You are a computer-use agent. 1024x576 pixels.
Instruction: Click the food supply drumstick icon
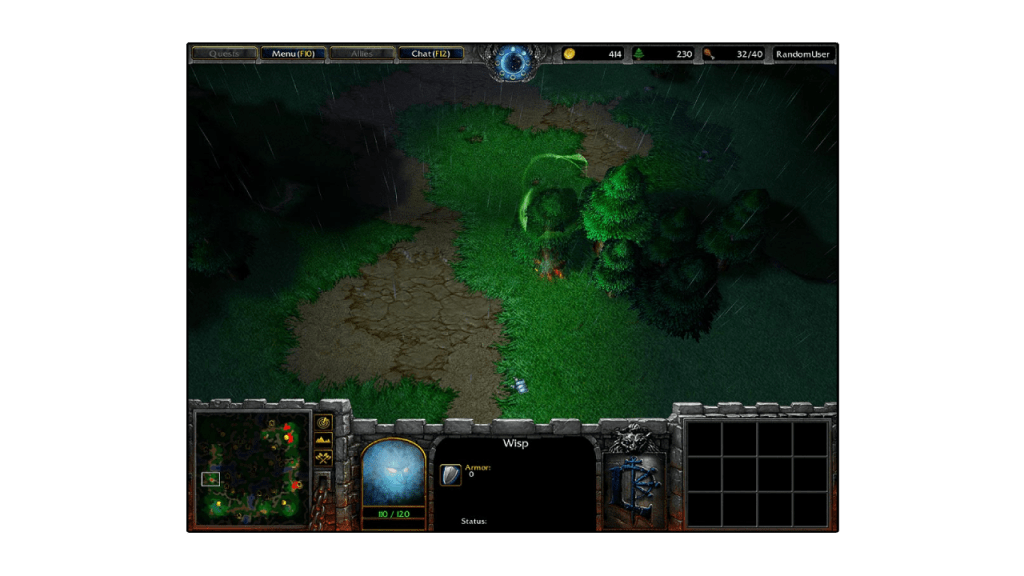(x=708, y=54)
